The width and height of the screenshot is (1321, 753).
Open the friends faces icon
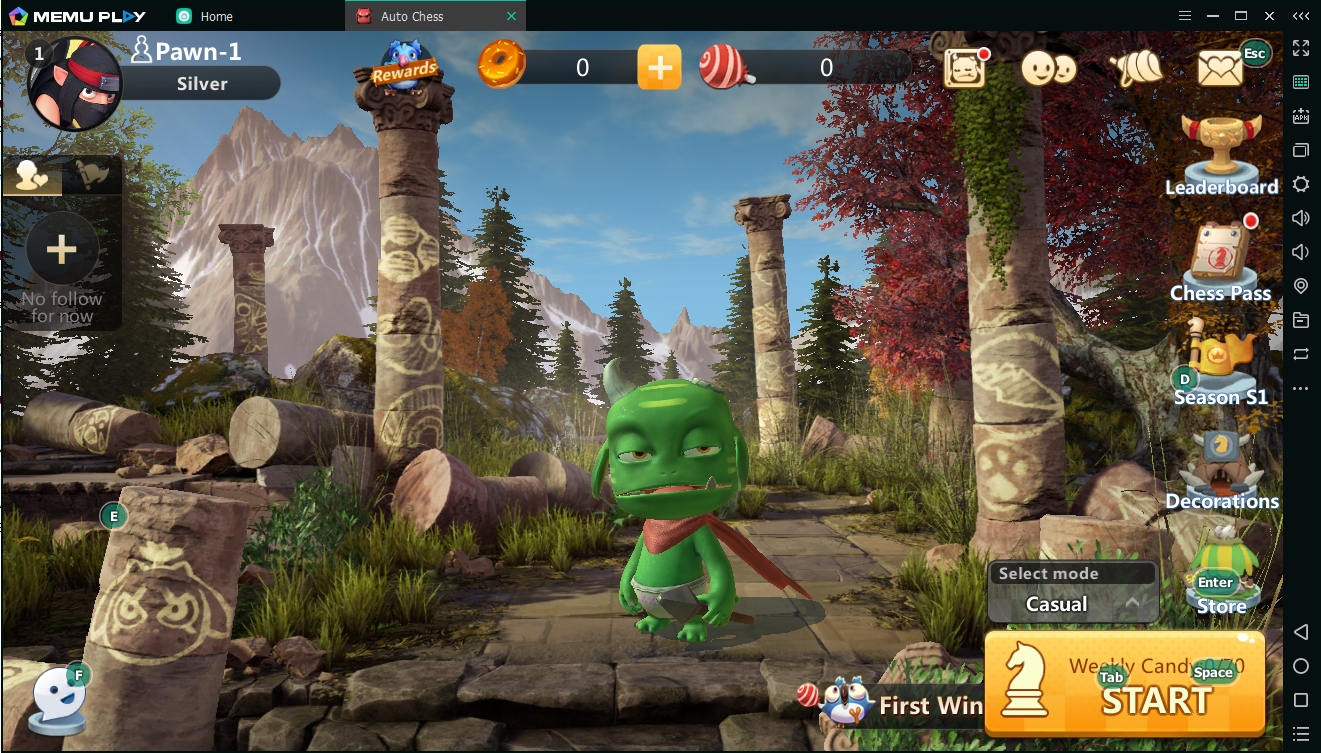tap(1048, 68)
